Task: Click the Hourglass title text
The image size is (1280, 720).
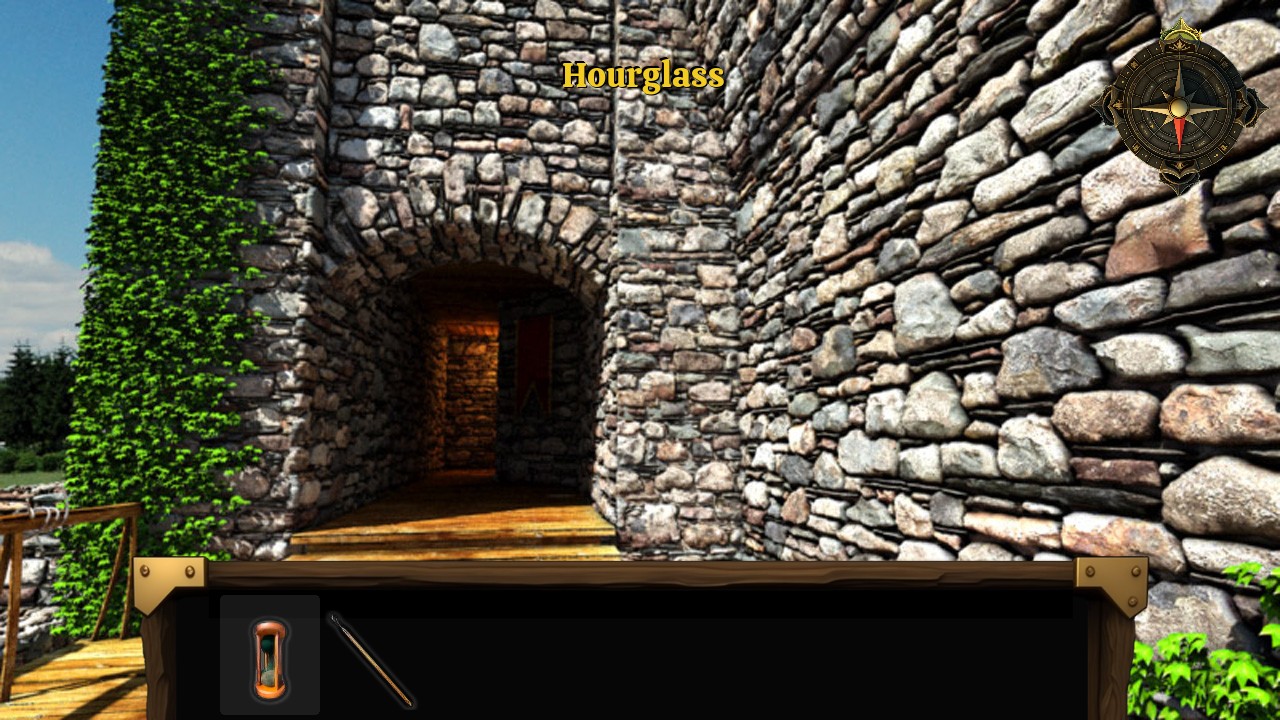Action: [643, 75]
